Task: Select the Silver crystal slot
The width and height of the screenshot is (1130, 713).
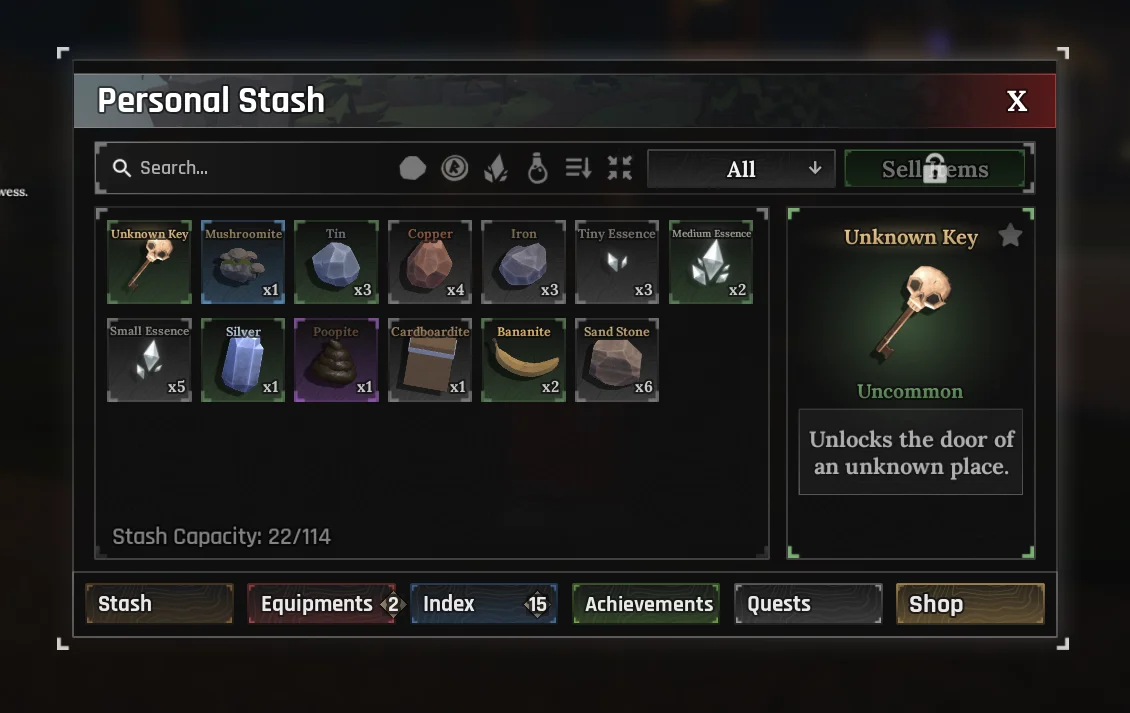Action: (x=243, y=360)
